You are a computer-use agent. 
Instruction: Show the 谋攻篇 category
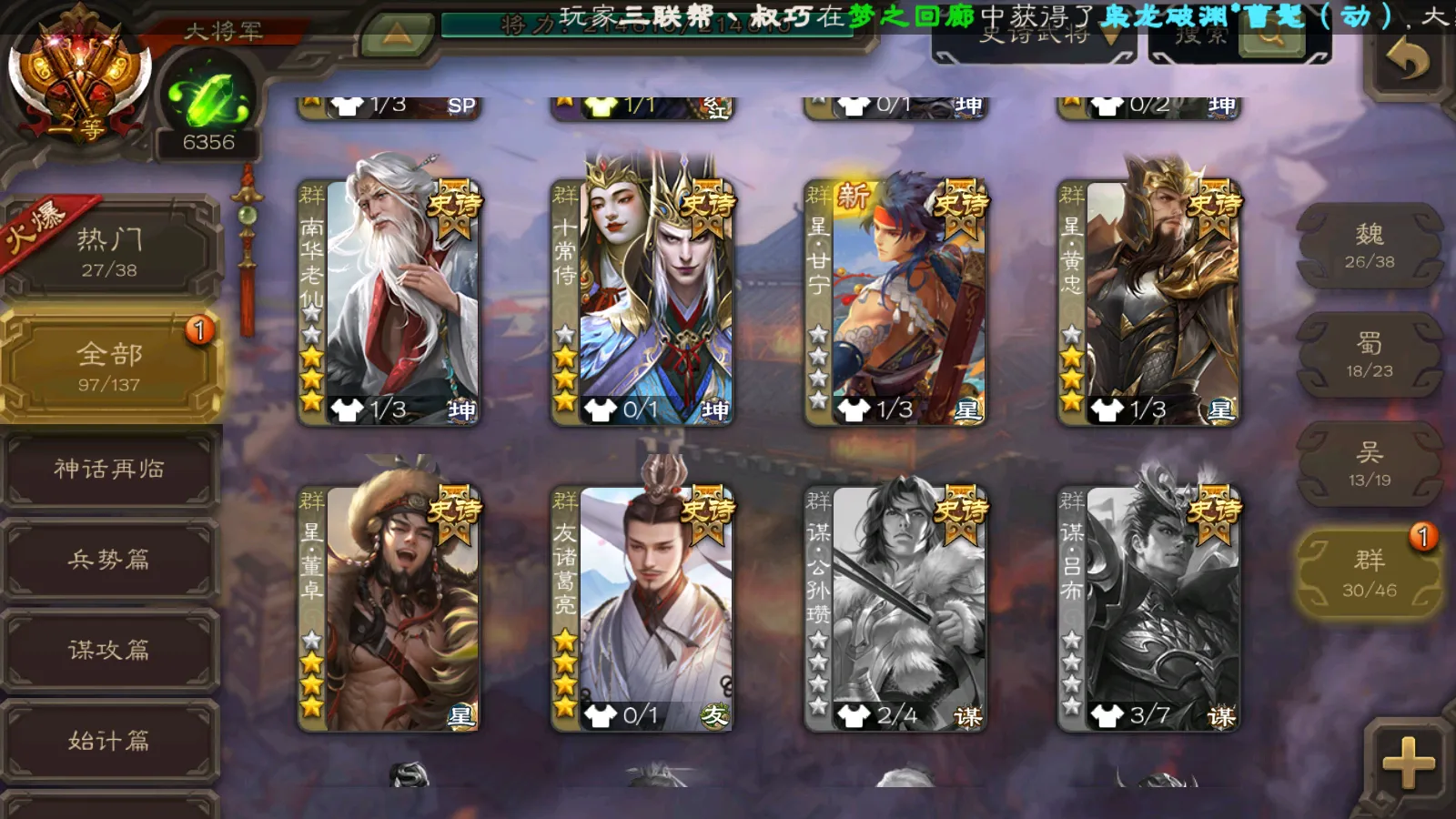point(109,649)
